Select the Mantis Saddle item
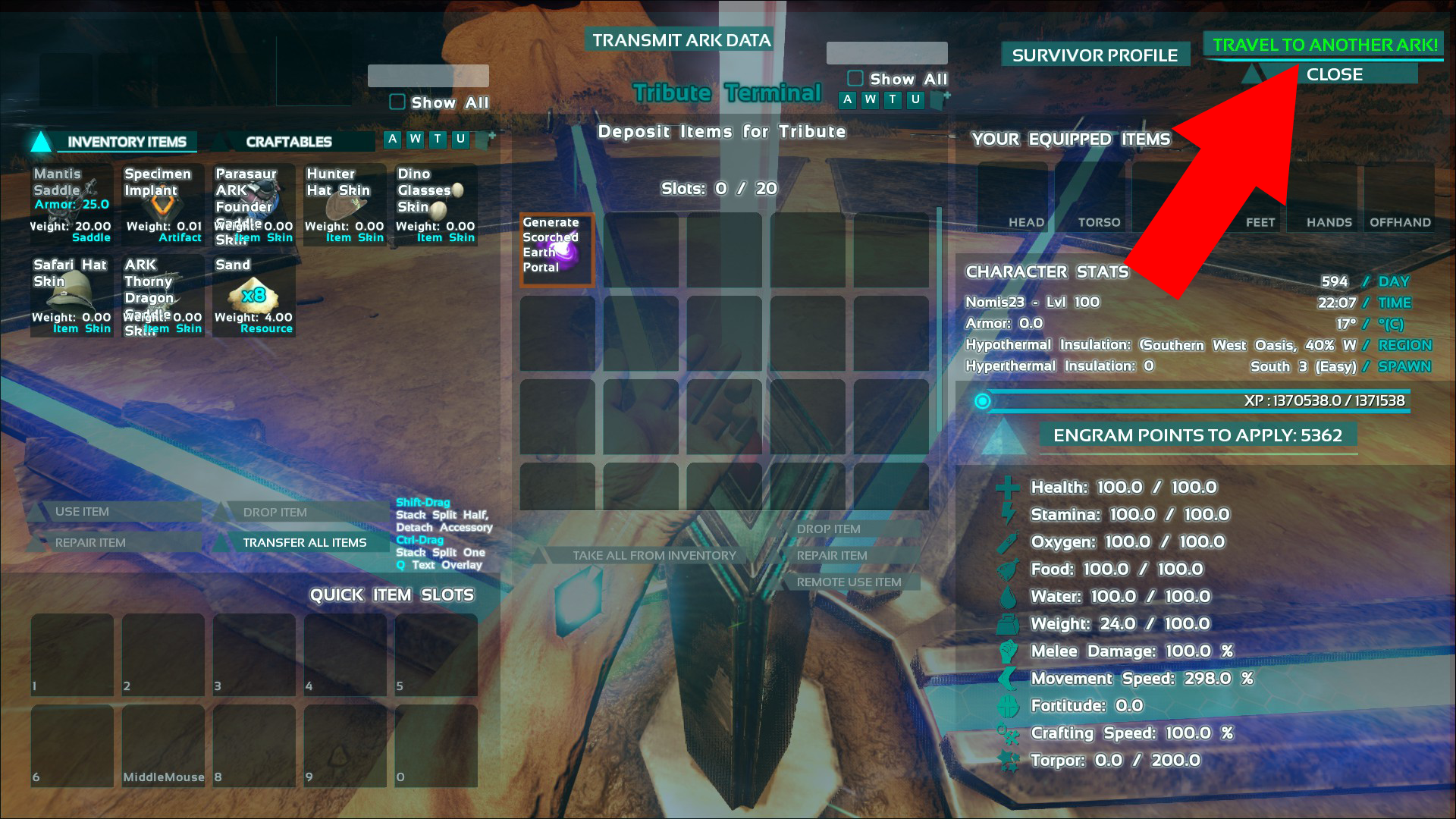 (x=72, y=205)
